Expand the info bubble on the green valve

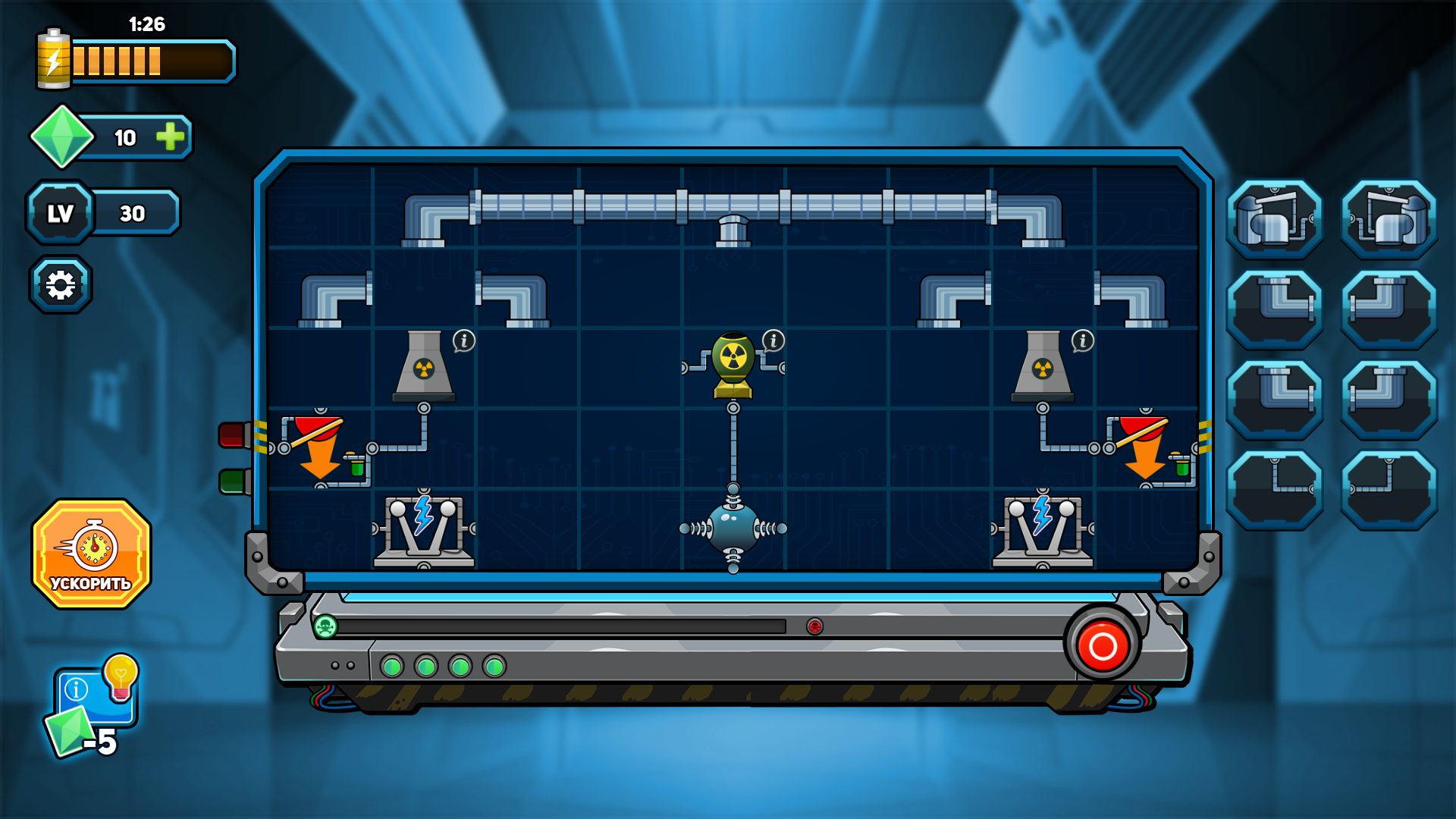tap(772, 340)
